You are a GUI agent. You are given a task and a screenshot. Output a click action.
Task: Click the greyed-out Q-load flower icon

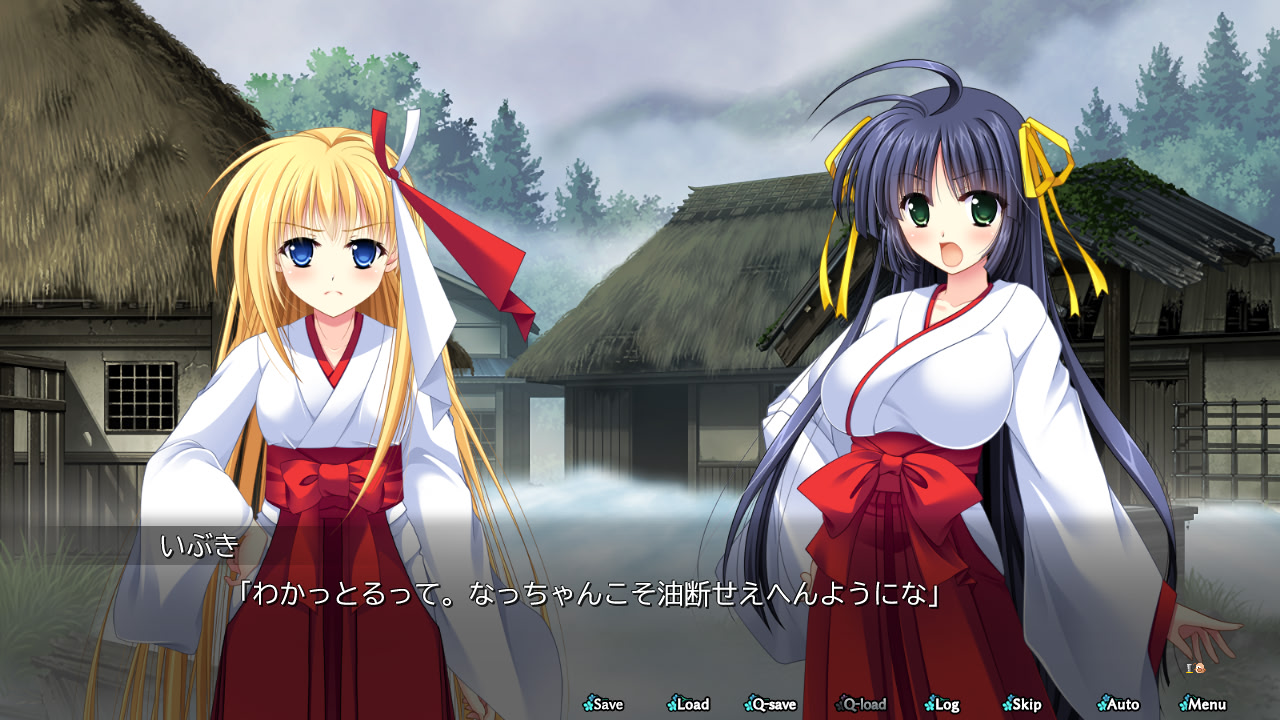(x=839, y=704)
